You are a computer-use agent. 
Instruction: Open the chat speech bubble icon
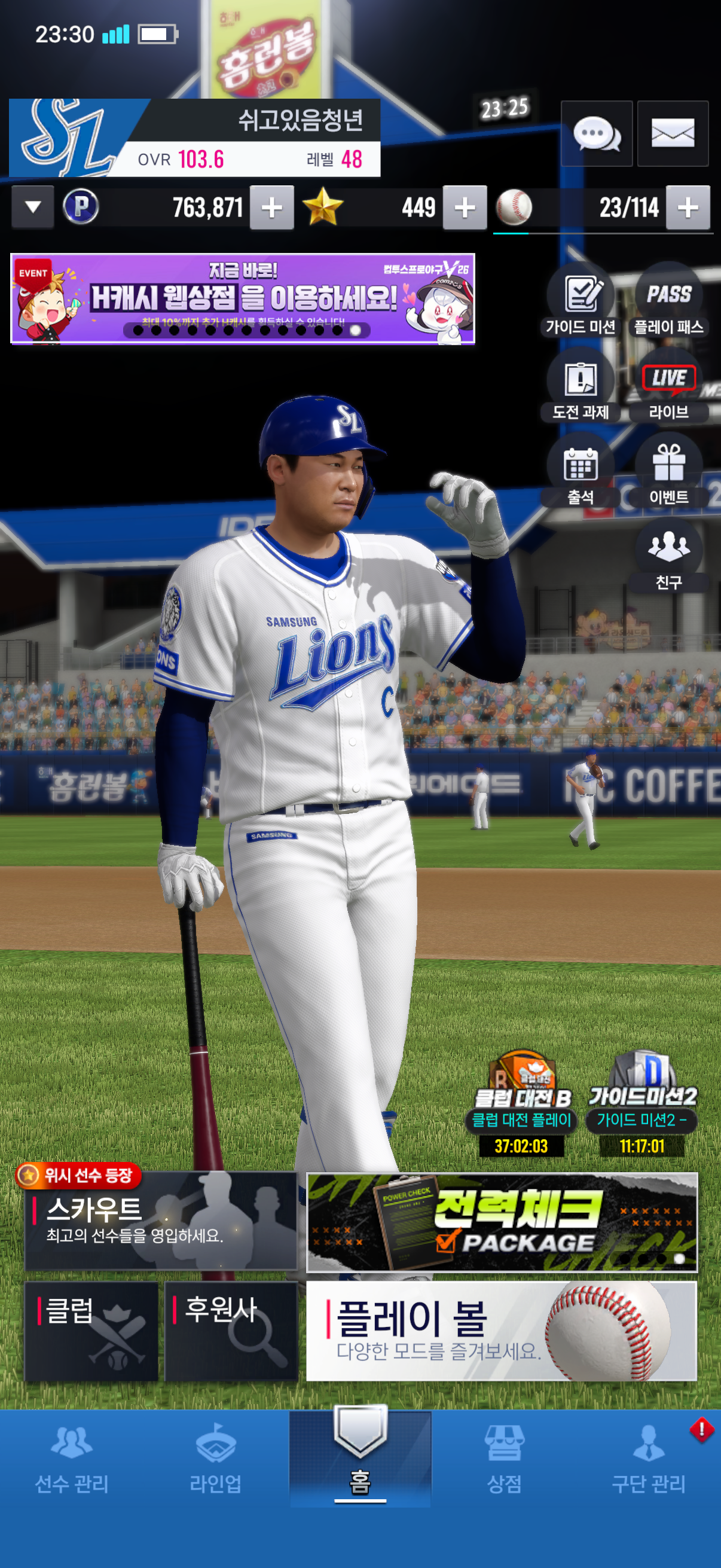(x=596, y=133)
